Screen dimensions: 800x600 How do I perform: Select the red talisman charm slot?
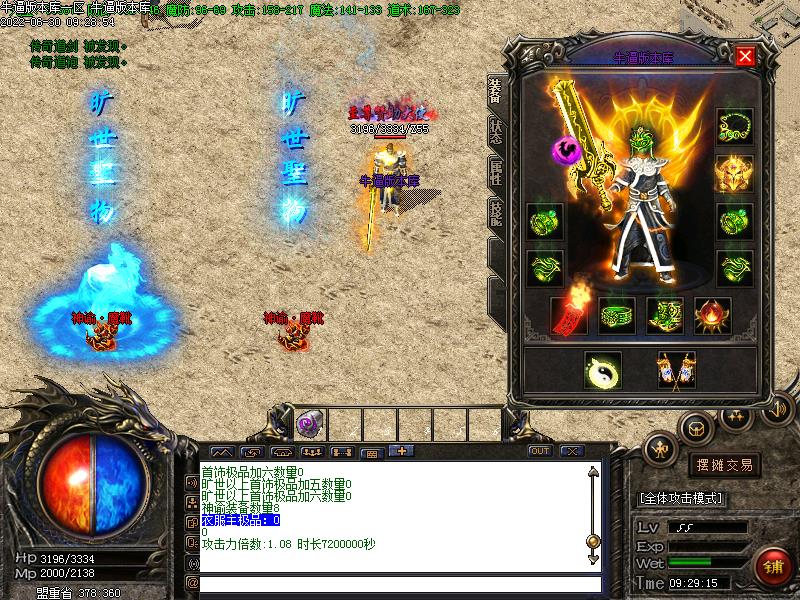click(569, 315)
